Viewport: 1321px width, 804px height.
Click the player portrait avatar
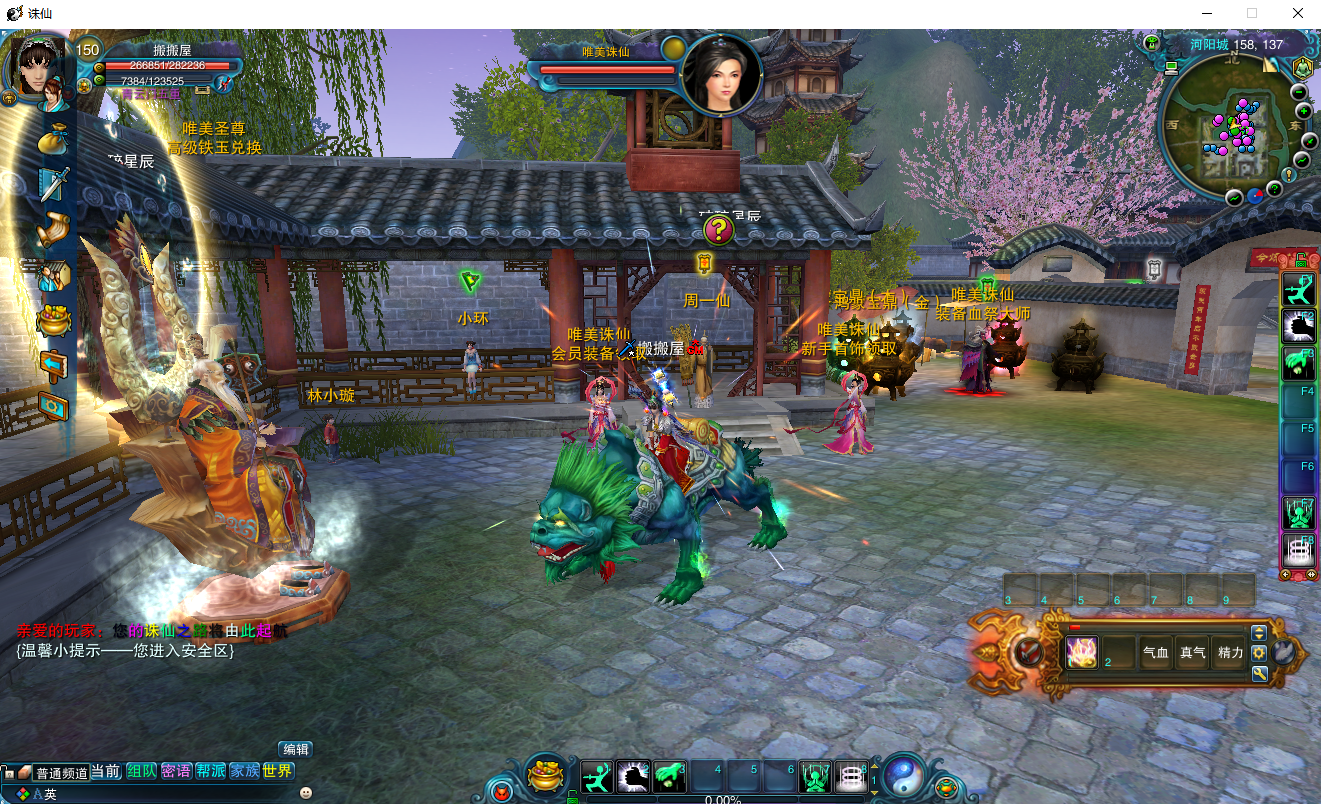38,68
